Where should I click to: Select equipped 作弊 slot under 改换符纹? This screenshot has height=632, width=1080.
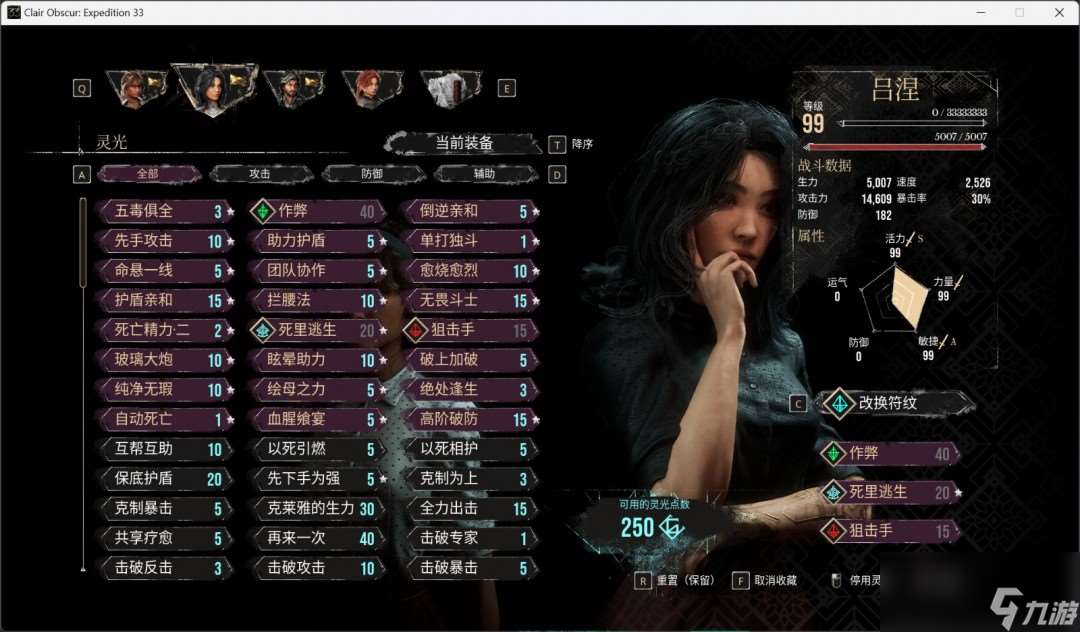[890, 453]
